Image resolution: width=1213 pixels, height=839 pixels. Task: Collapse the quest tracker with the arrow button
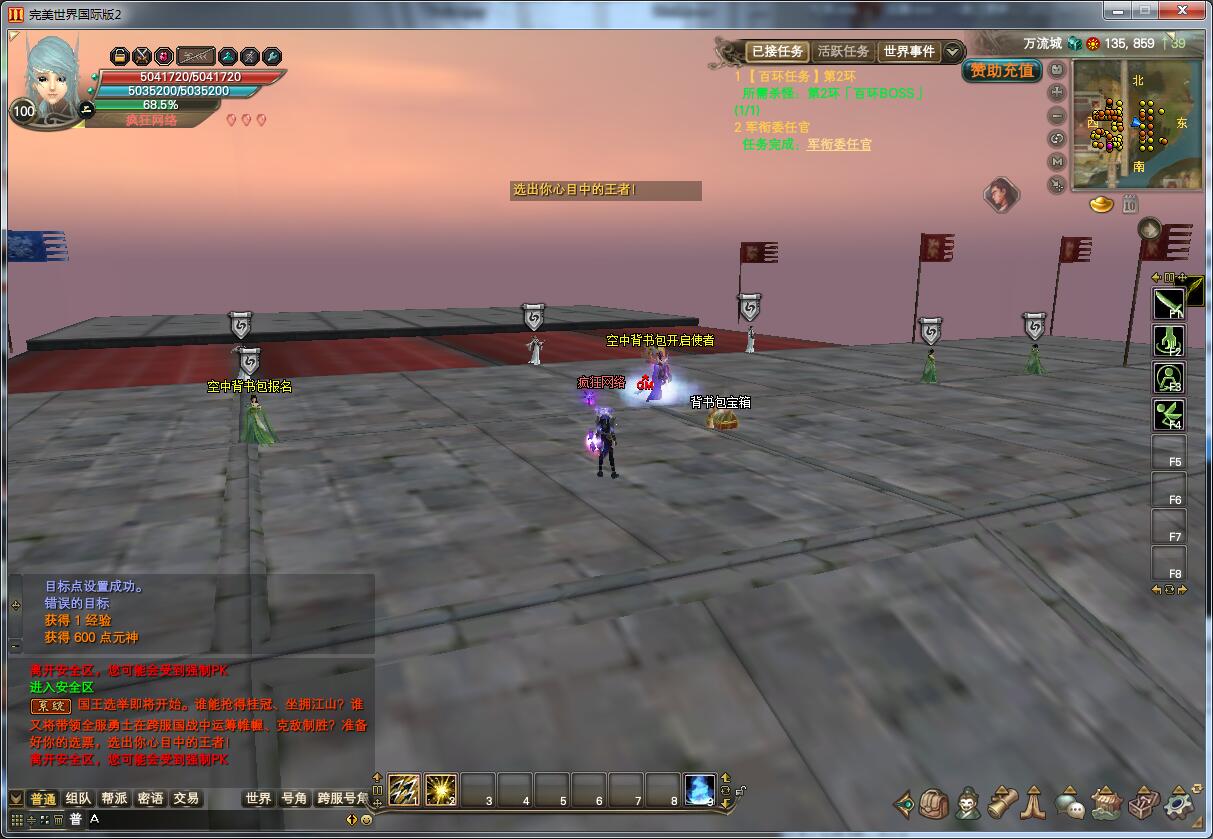(x=953, y=51)
